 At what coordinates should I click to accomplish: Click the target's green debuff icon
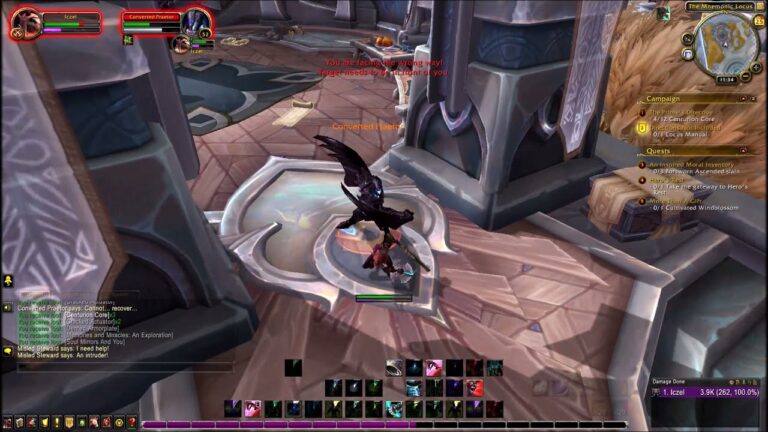[x=128, y=40]
